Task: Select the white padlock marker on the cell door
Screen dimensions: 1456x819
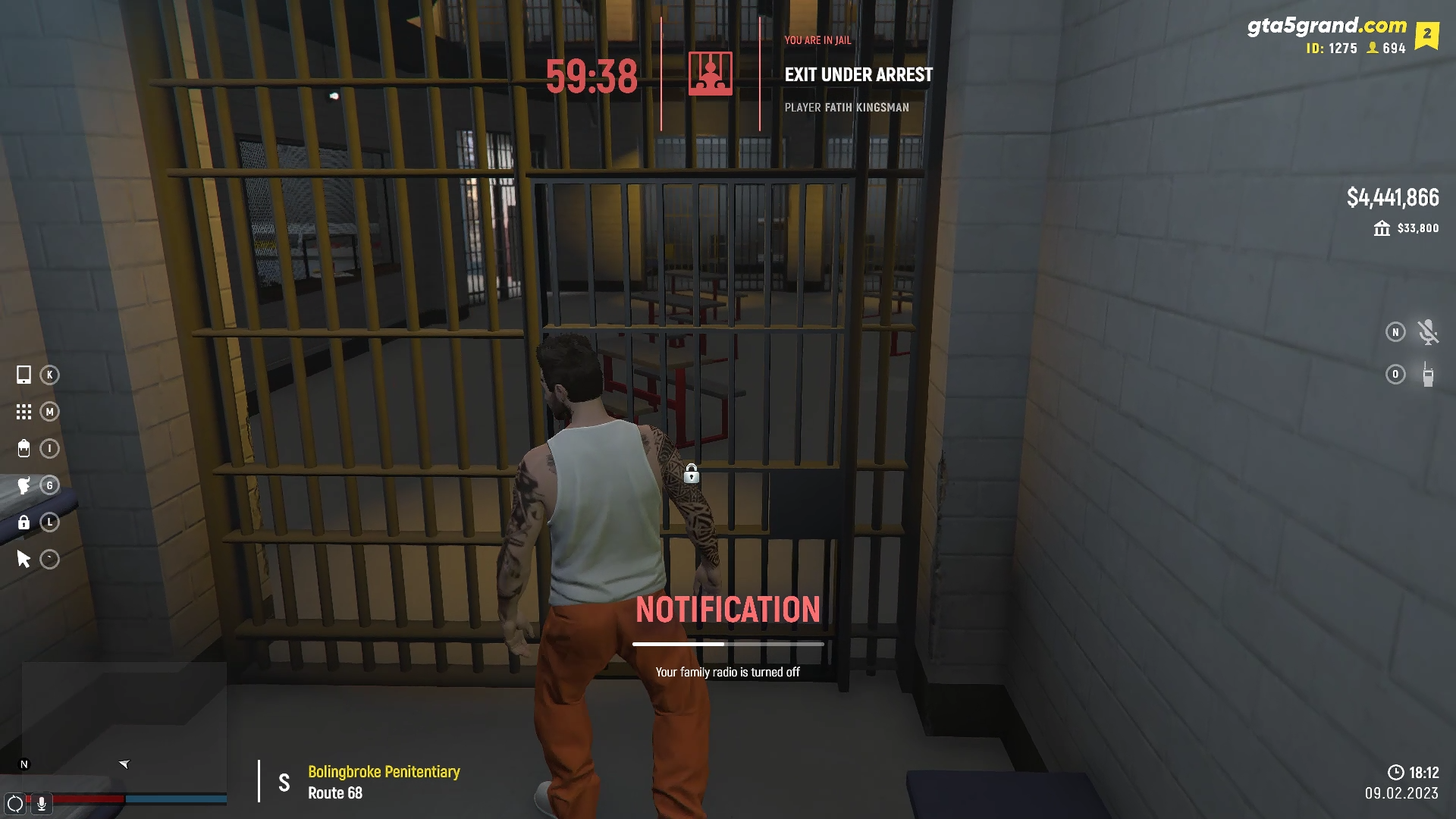Action: 691,474
